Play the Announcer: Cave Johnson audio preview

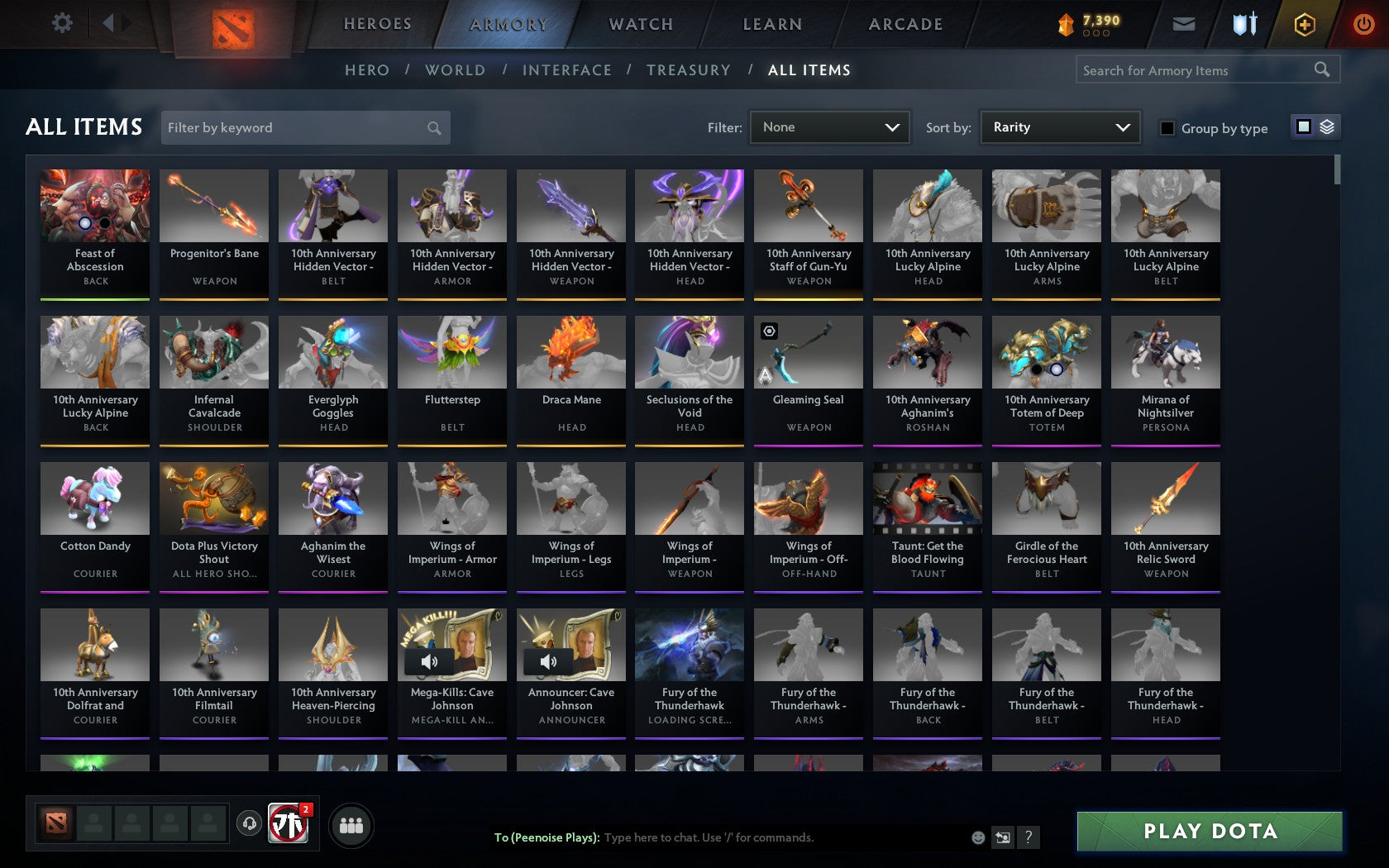(548, 661)
